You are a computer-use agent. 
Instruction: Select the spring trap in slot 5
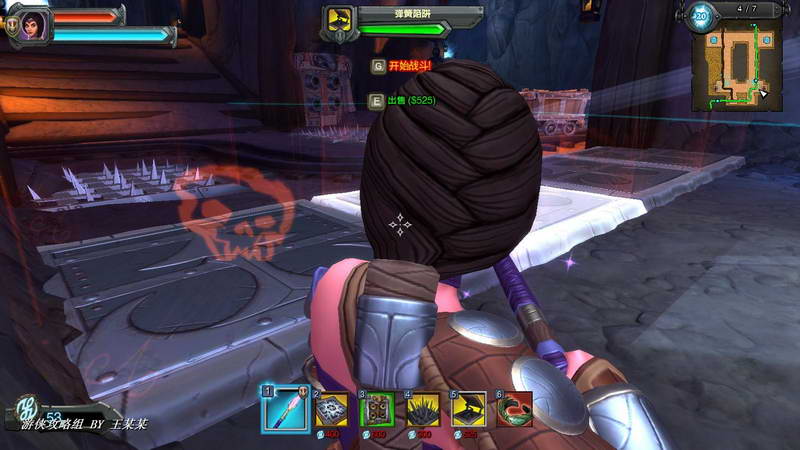coord(469,409)
